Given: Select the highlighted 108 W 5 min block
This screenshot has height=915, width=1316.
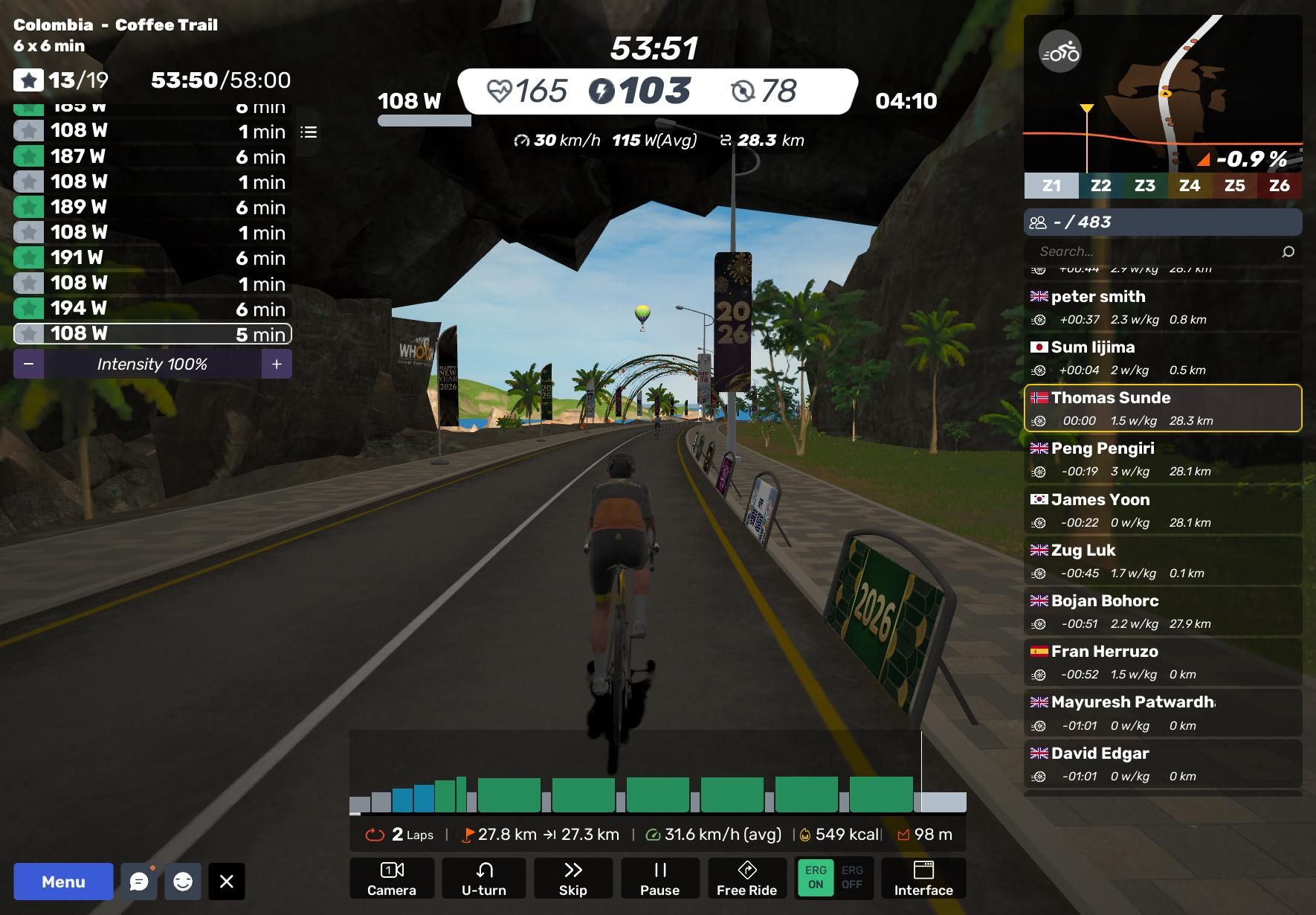Looking at the screenshot, I should tap(152, 334).
